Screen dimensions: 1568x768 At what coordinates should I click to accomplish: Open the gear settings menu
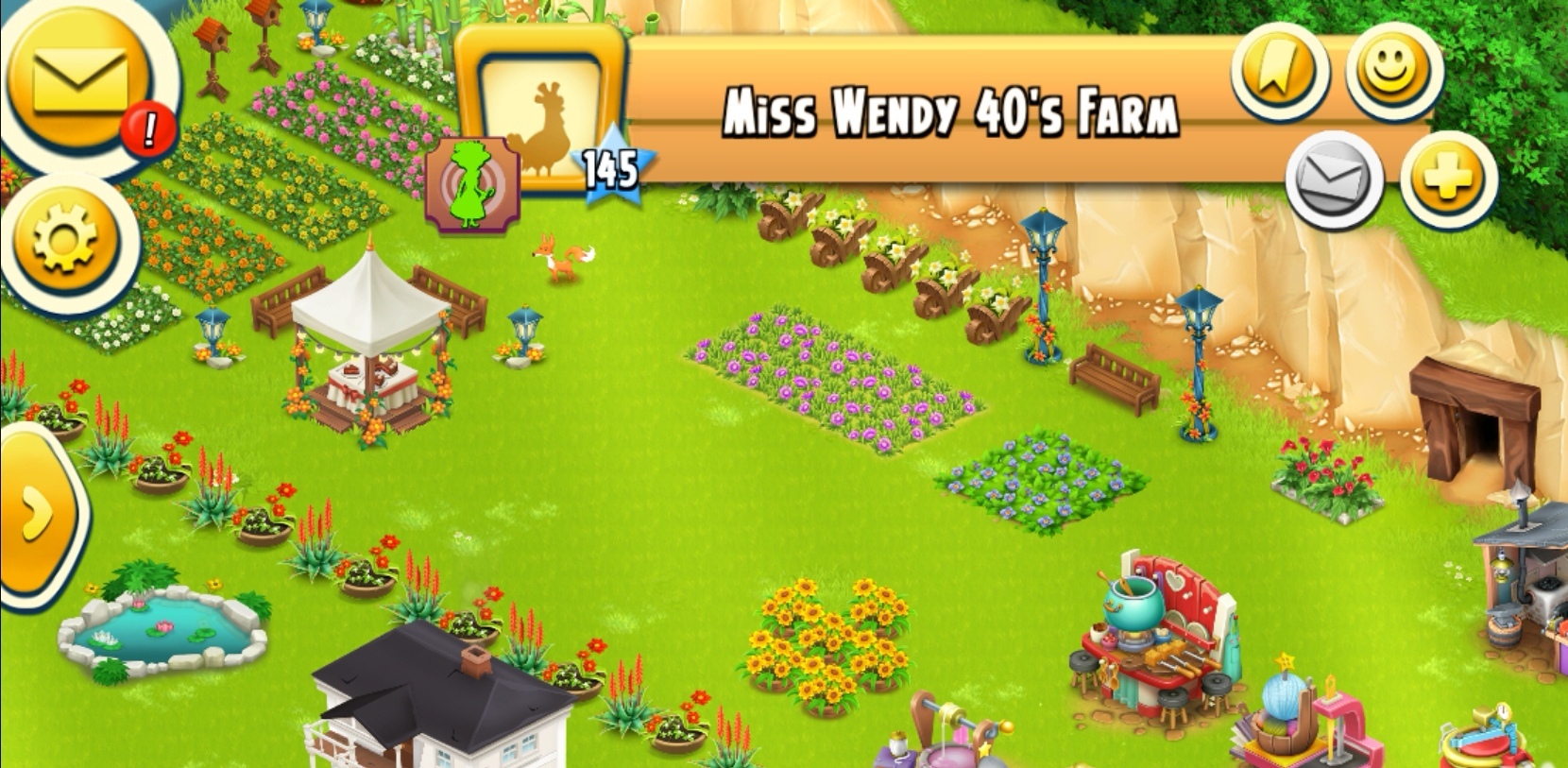coord(64,237)
